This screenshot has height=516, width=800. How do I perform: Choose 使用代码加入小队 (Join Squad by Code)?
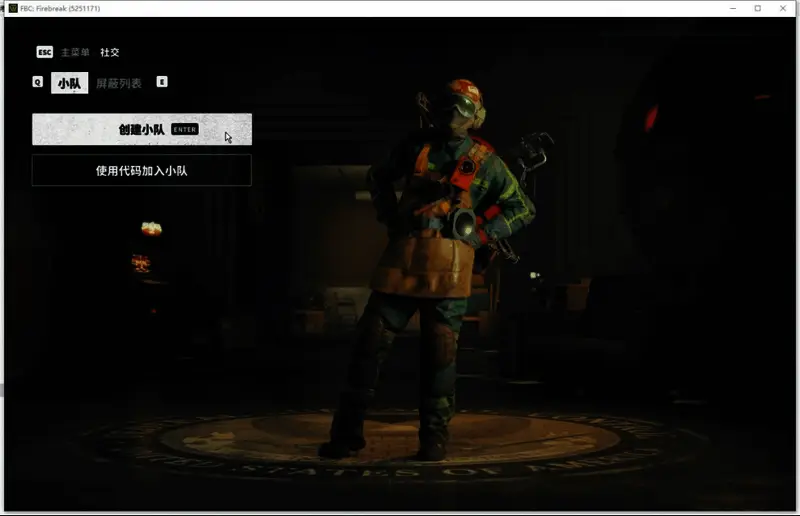(141, 171)
